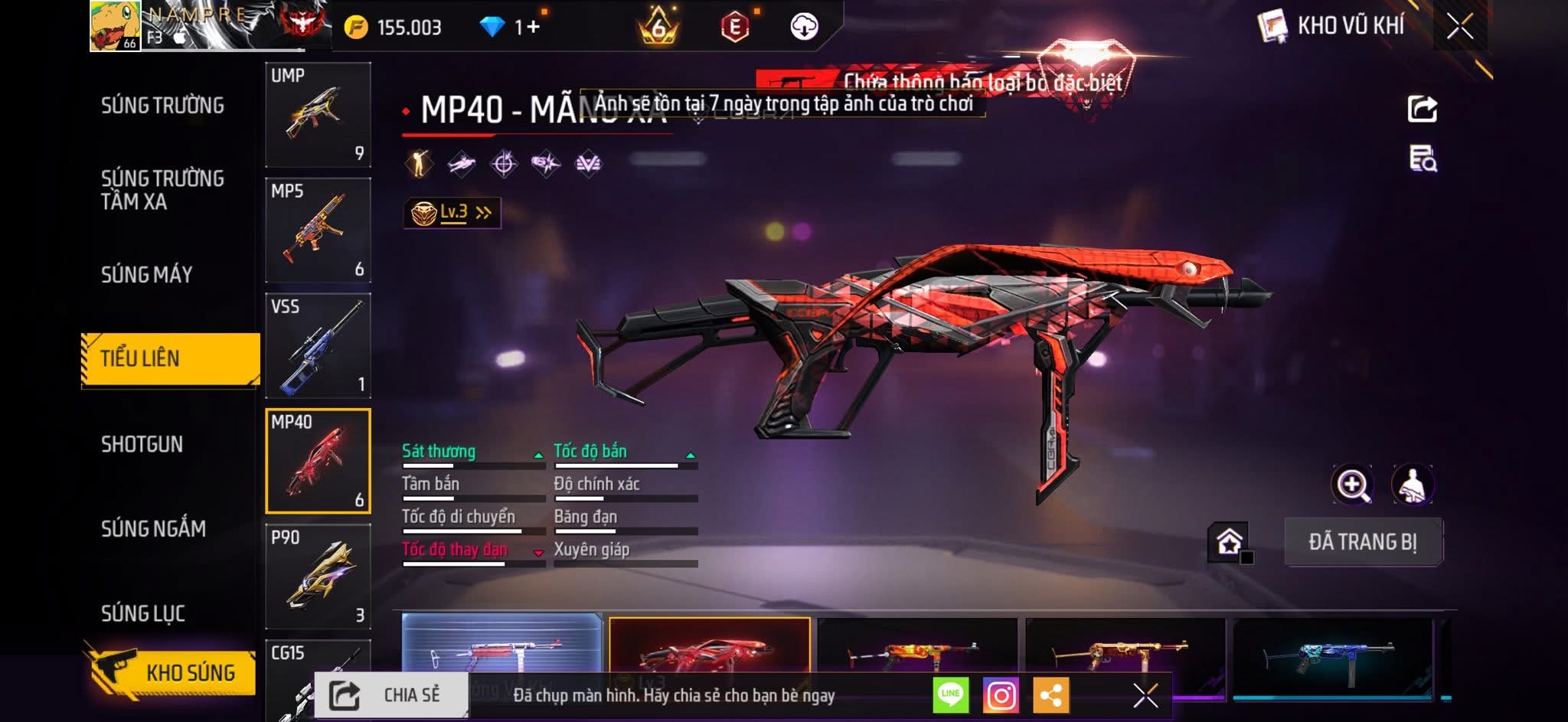The image size is (1568, 722).
Task: Share screenshot via the Instagram icon
Action: [1001, 695]
